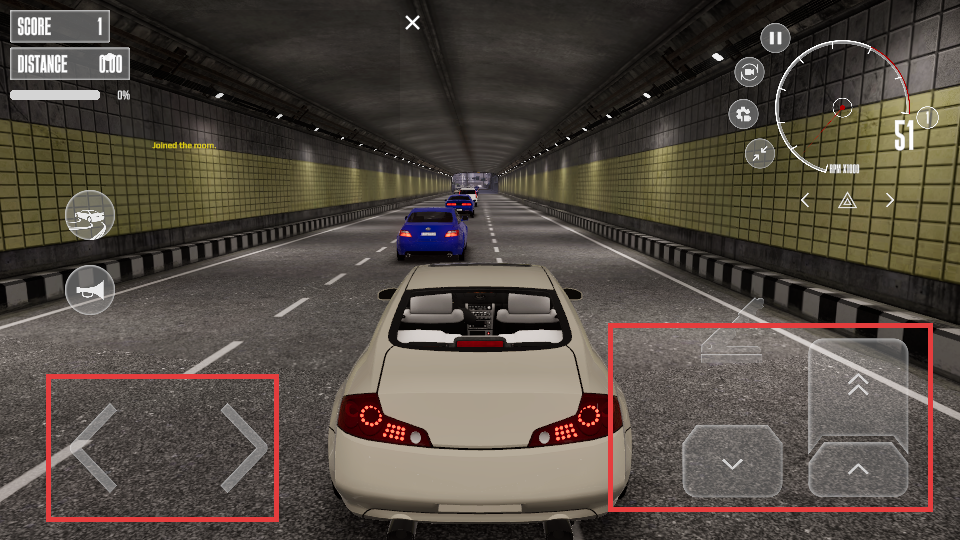Tap the single-chevron gas pedal

pos(858,470)
